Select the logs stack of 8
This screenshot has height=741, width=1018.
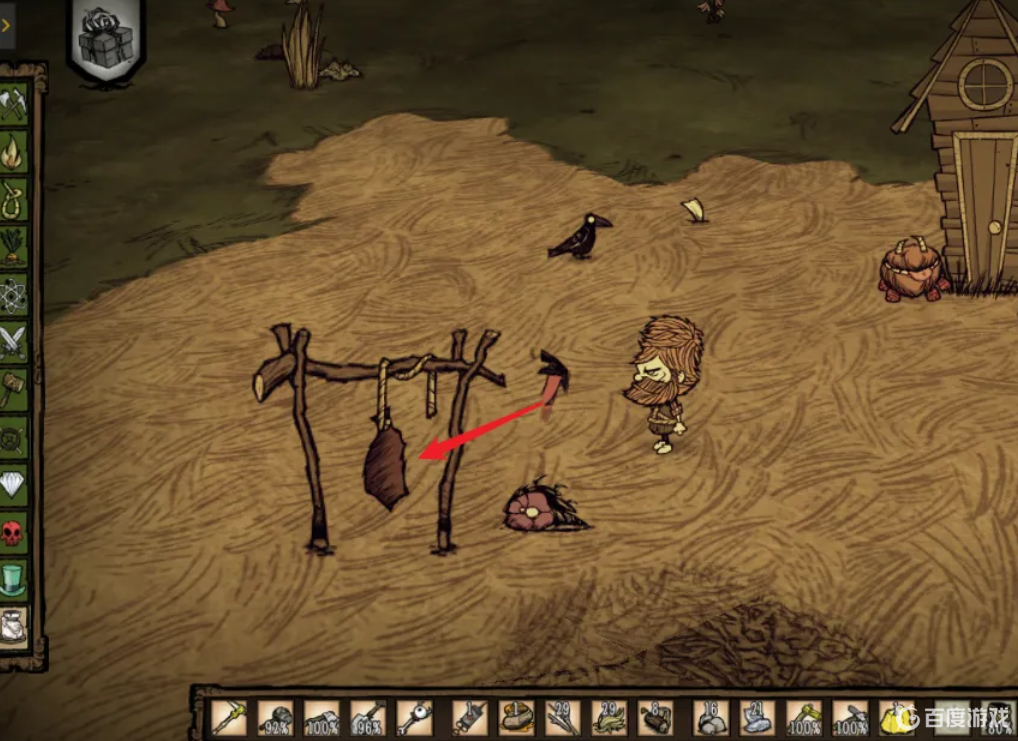(656, 718)
